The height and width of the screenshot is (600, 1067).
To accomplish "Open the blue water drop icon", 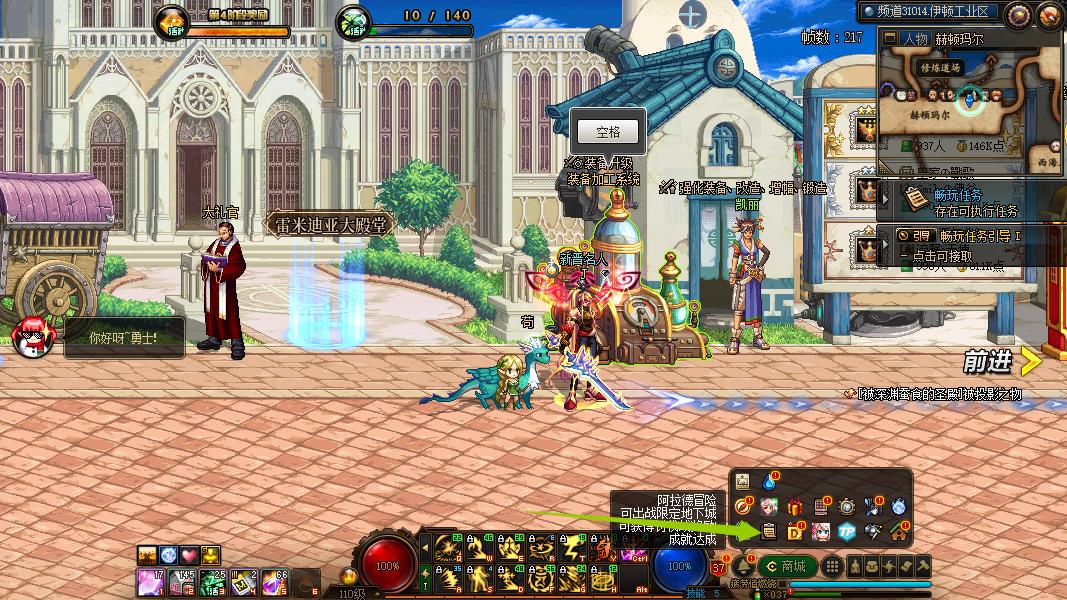I will point(769,481).
